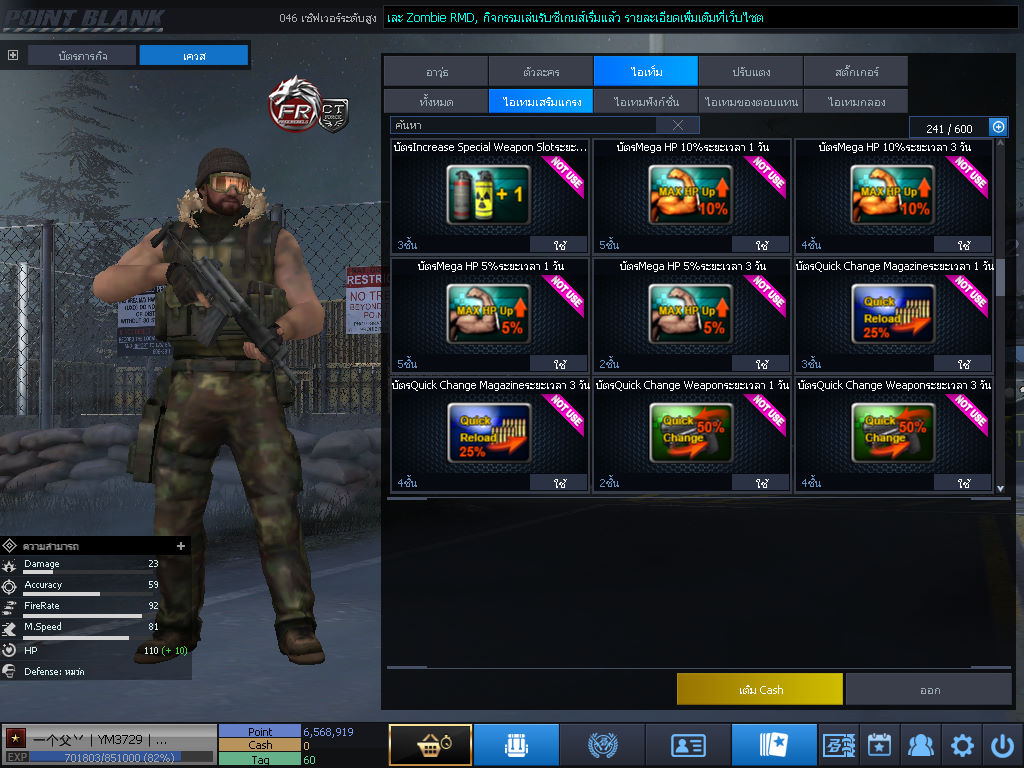Go to the สติ๊กเกอร์ sticker tab
Viewport: 1024px width, 768px height.
pyautogui.click(x=855, y=72)
